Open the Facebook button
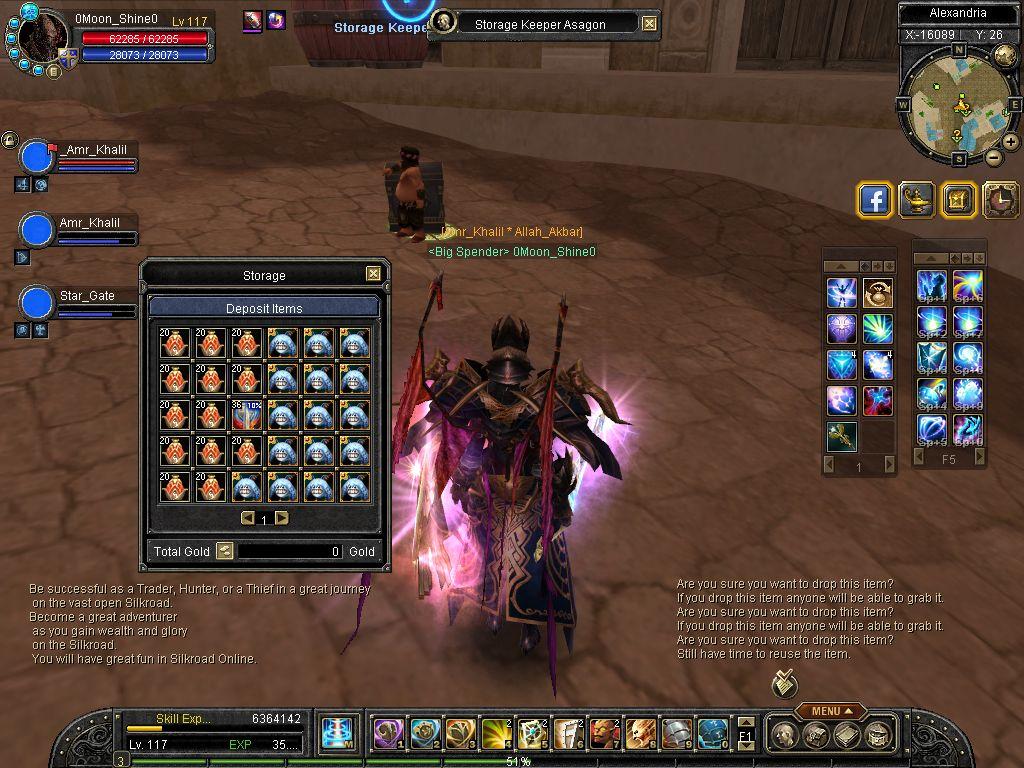Screen dimensions: 1024x768 click(x=875, y=200)
